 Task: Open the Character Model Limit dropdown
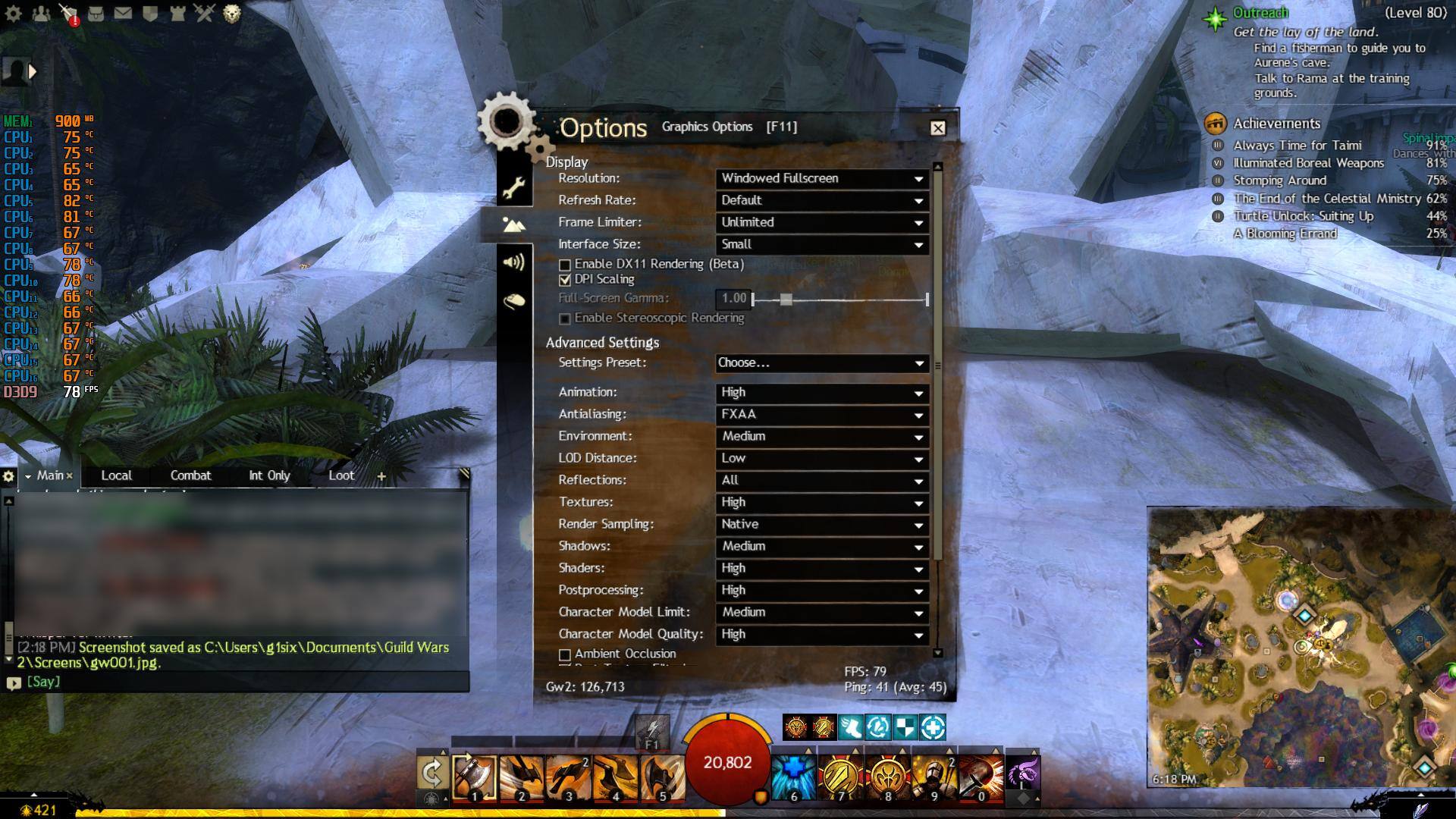822,613
